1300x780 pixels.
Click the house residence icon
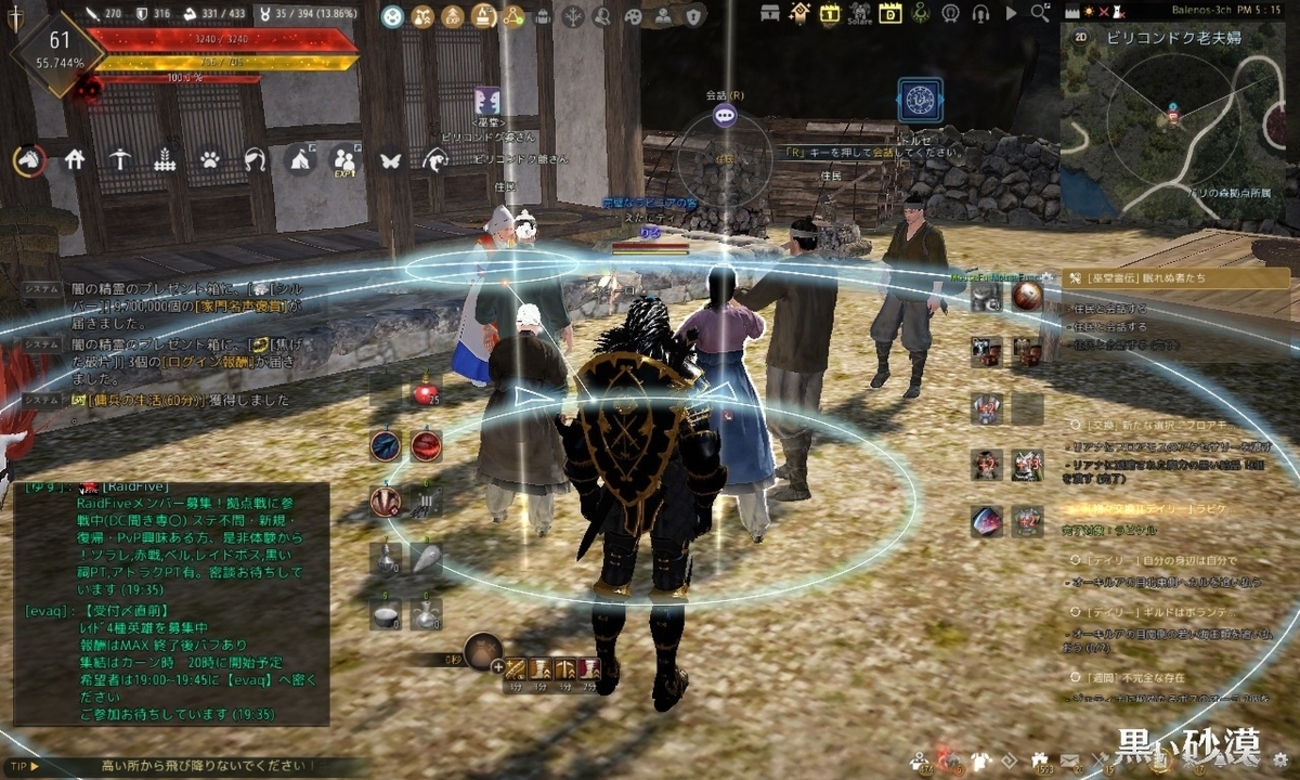[74, 159]
